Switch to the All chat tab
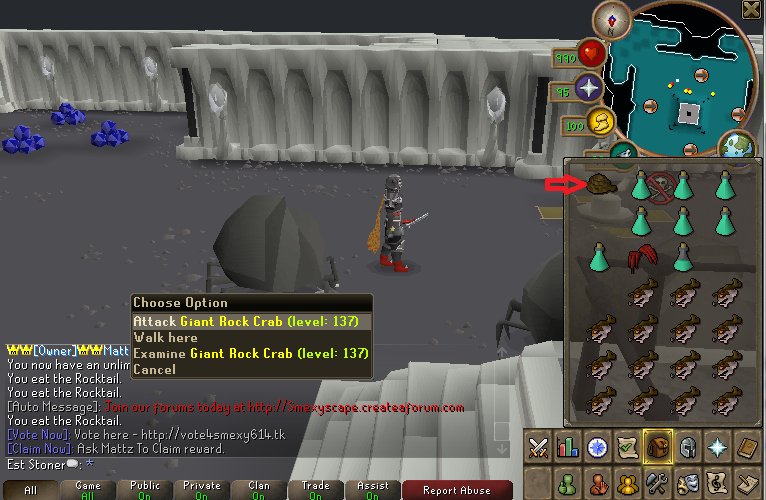 point(30,490)
